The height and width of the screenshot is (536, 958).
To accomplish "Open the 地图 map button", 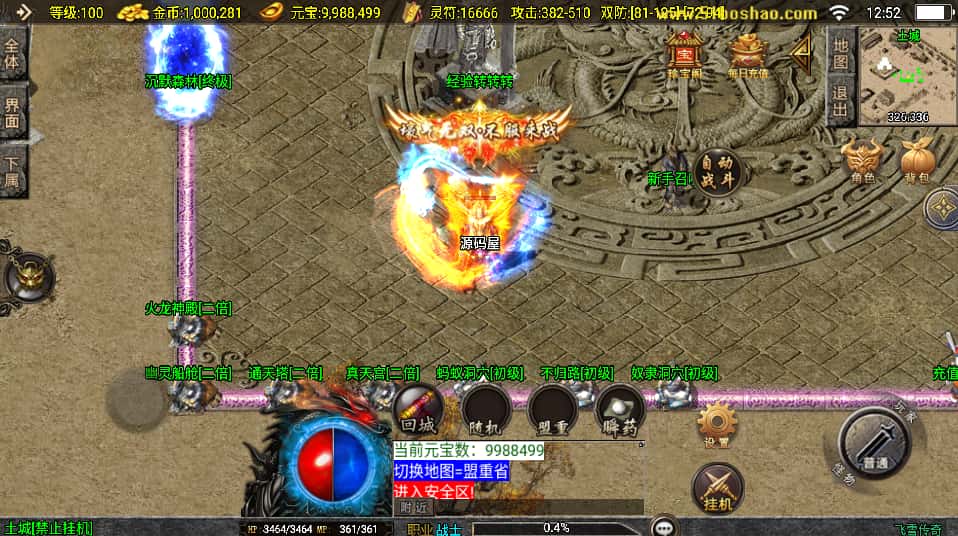I will (841, 54).
